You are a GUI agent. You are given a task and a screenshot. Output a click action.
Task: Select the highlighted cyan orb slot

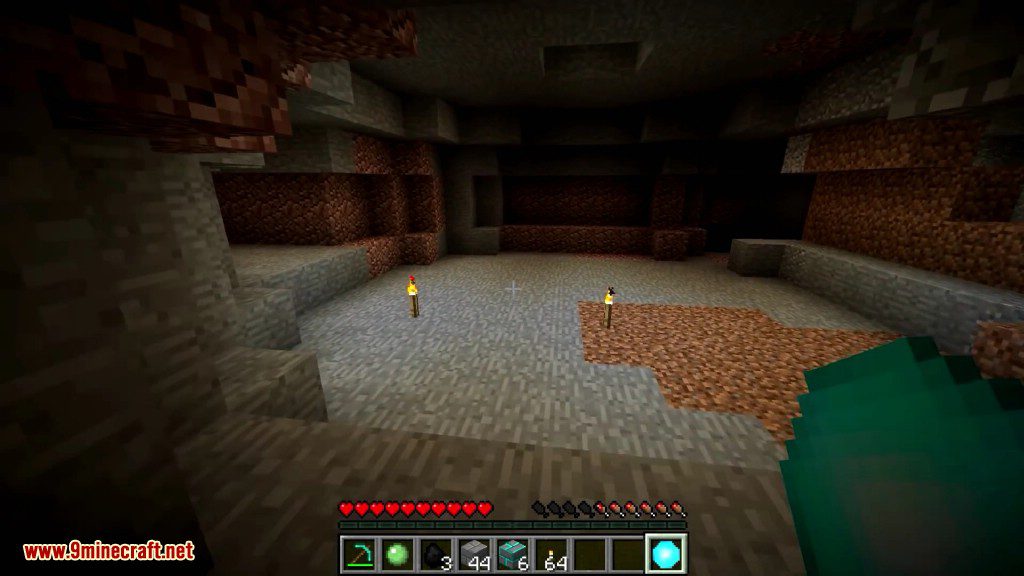click(665, 553)
